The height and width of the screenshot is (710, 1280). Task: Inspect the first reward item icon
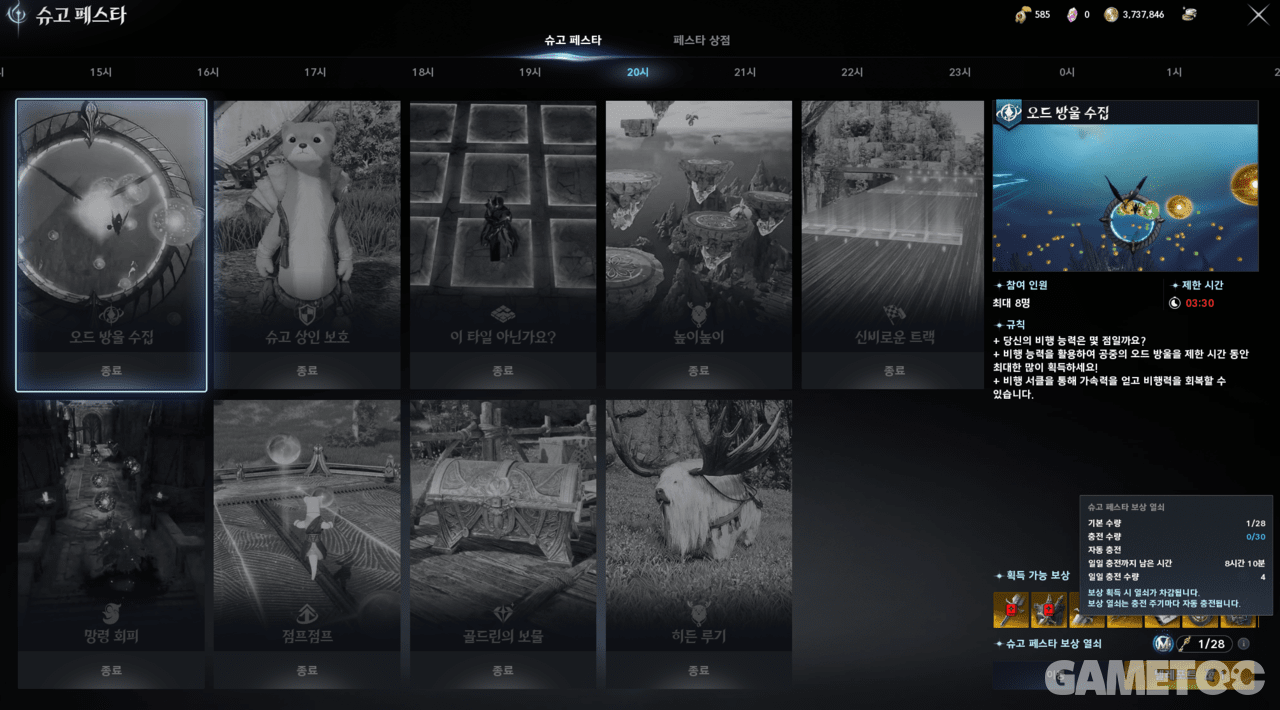[x=1011, y=609]
